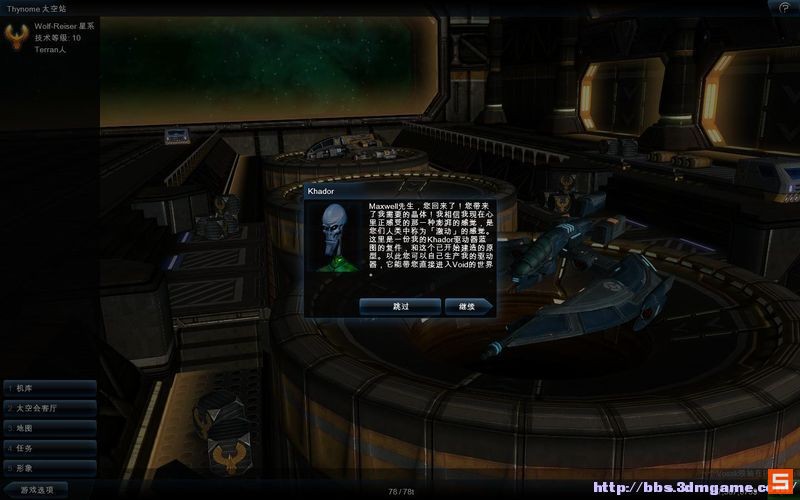Screen dimensions: 800x500
Task: Open the 地图 map menu entry
Action: coord(50,427)
